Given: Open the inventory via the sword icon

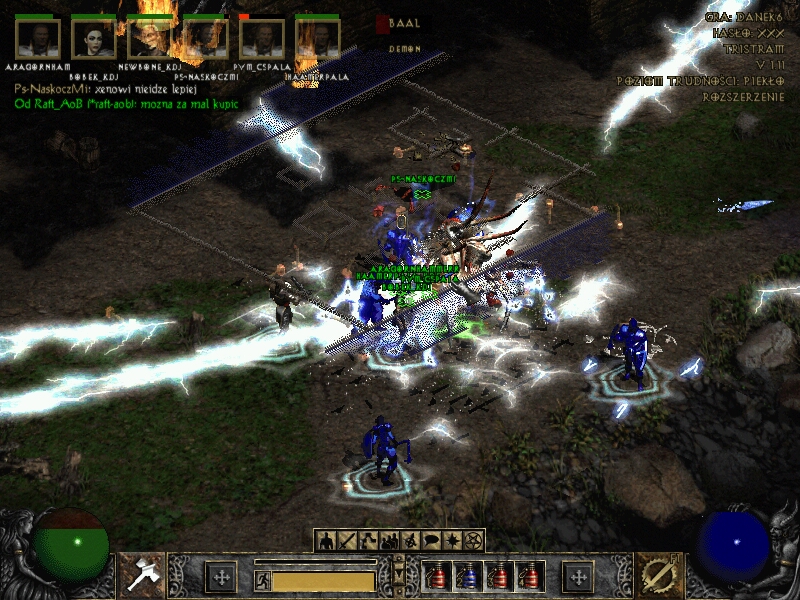Looking at the screenshot, I should click(347, 541).
